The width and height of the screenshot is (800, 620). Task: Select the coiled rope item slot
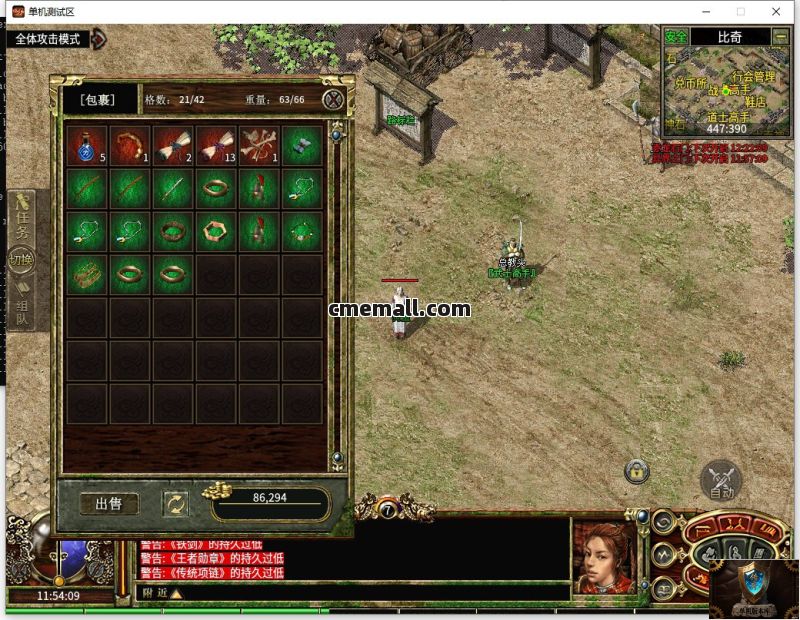click(x=130, y=145)
